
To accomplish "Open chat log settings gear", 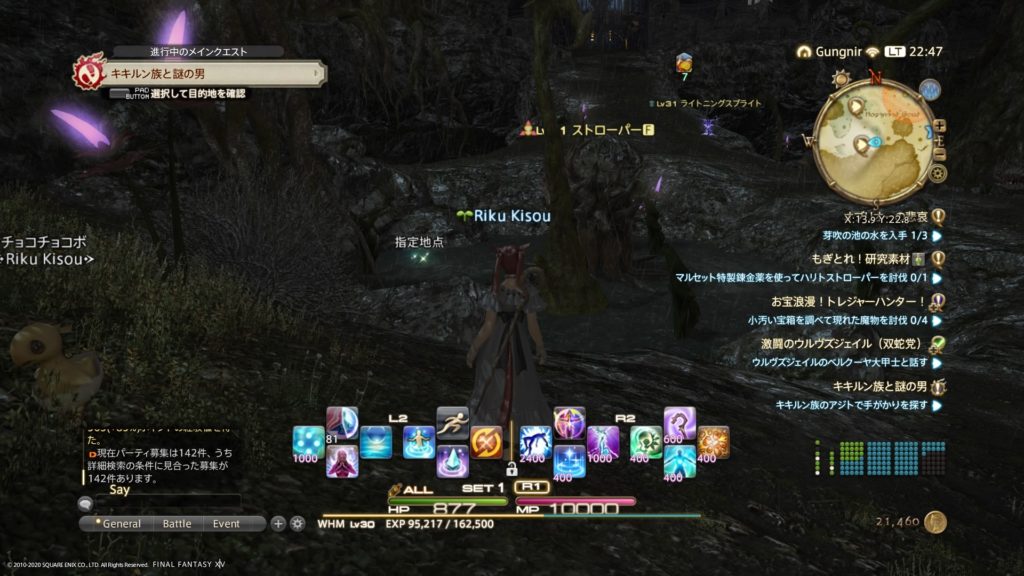I will (x=297, y=523).
